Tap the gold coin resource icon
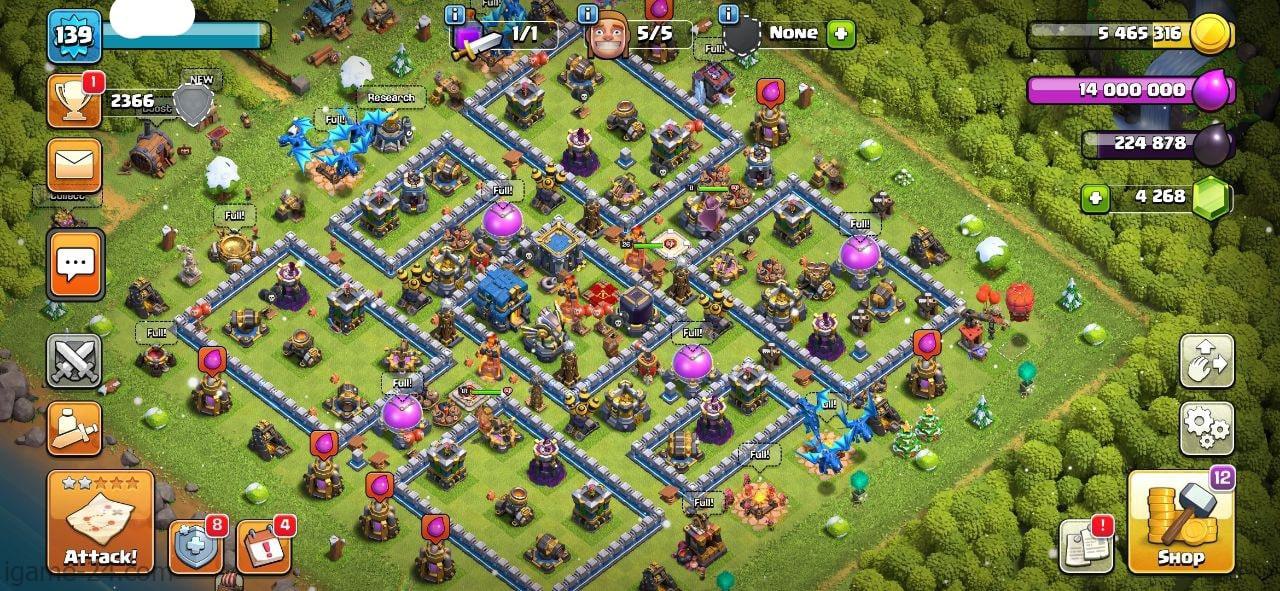1280x591 pixels. pyautogui.click(x=1208, y=34)
